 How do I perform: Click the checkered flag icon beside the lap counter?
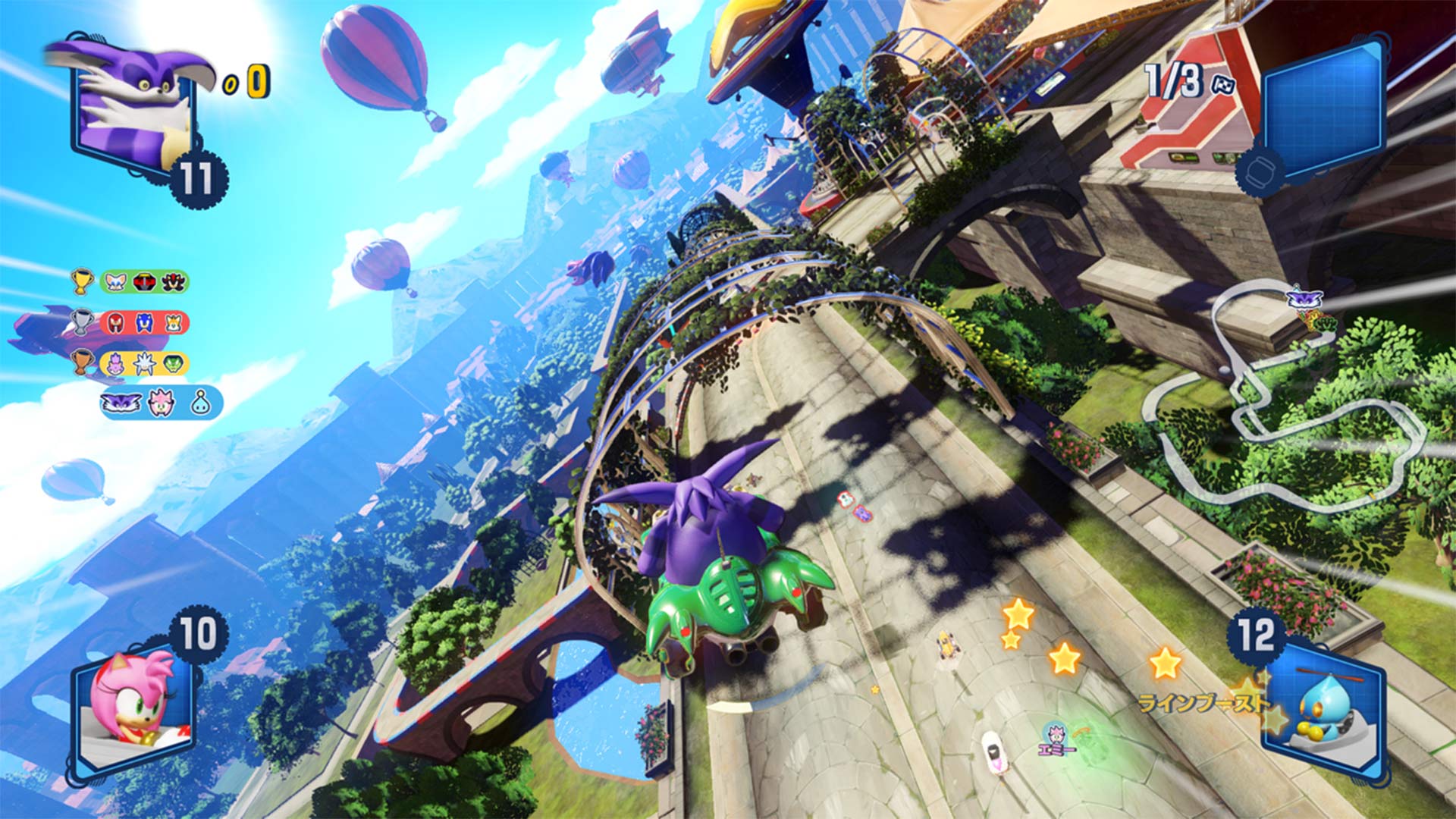1222,84
